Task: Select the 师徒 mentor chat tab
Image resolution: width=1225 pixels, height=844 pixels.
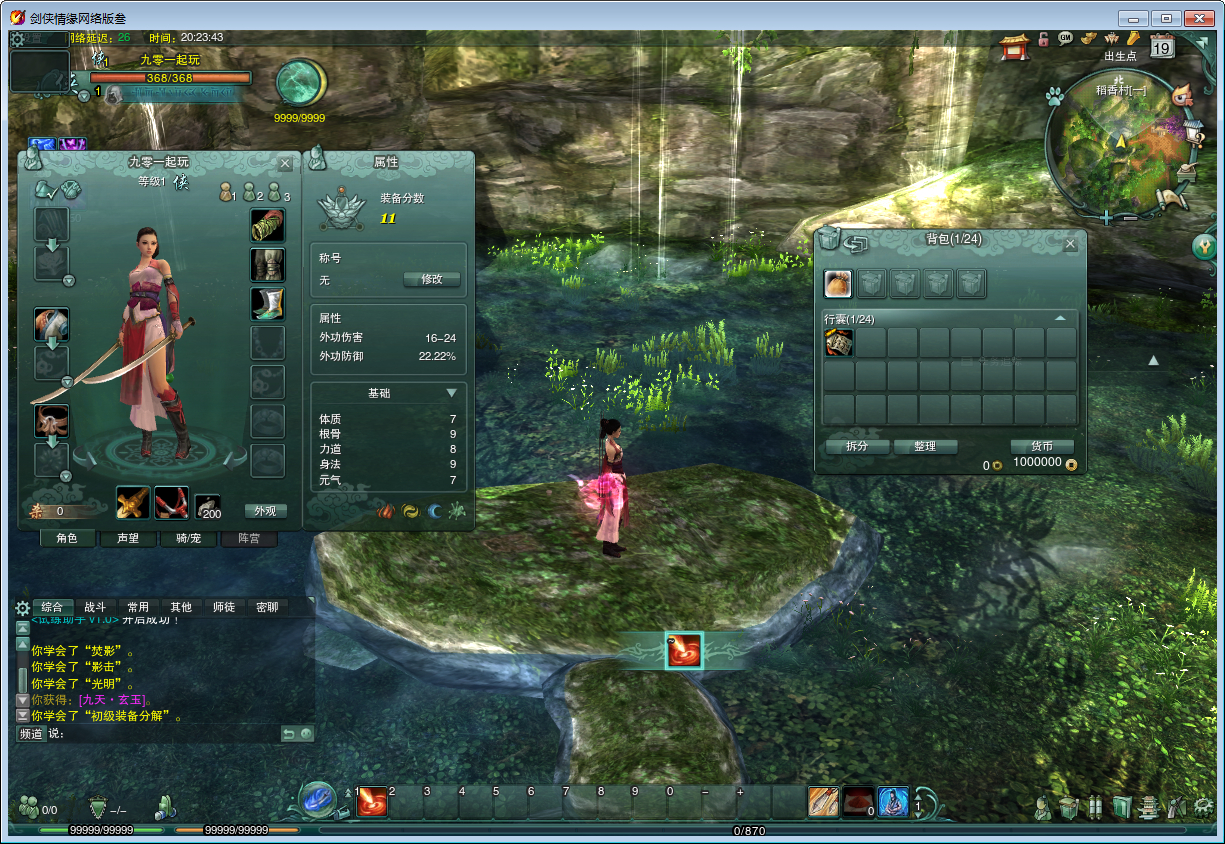Action: [224, 607]
